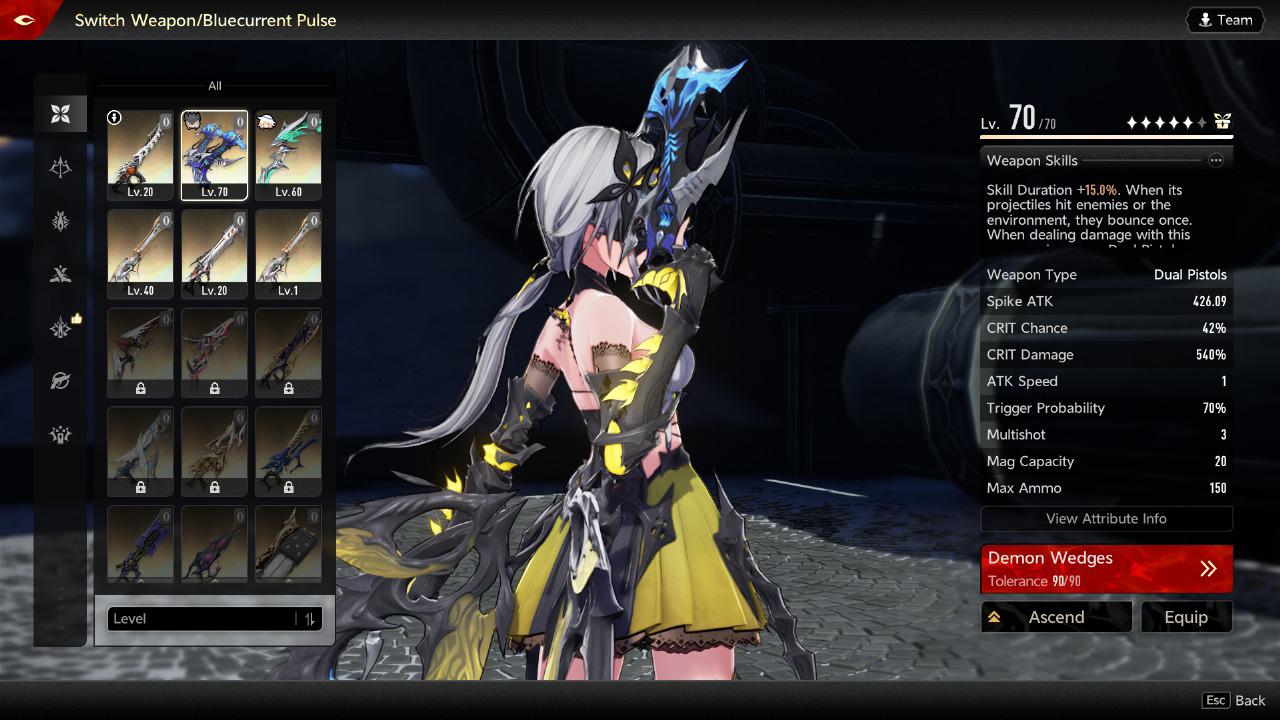
Task: Open the Demon Wedges panel
Action: tap(1106, 569)
